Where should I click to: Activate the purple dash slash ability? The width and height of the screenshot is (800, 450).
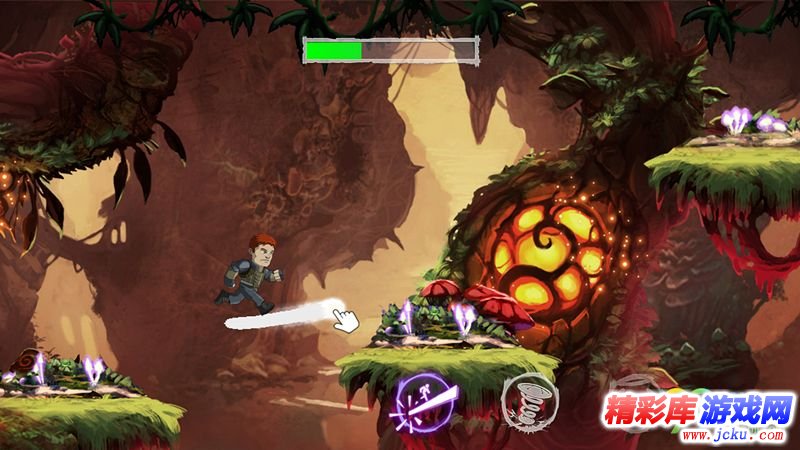[x=425, y=401]
